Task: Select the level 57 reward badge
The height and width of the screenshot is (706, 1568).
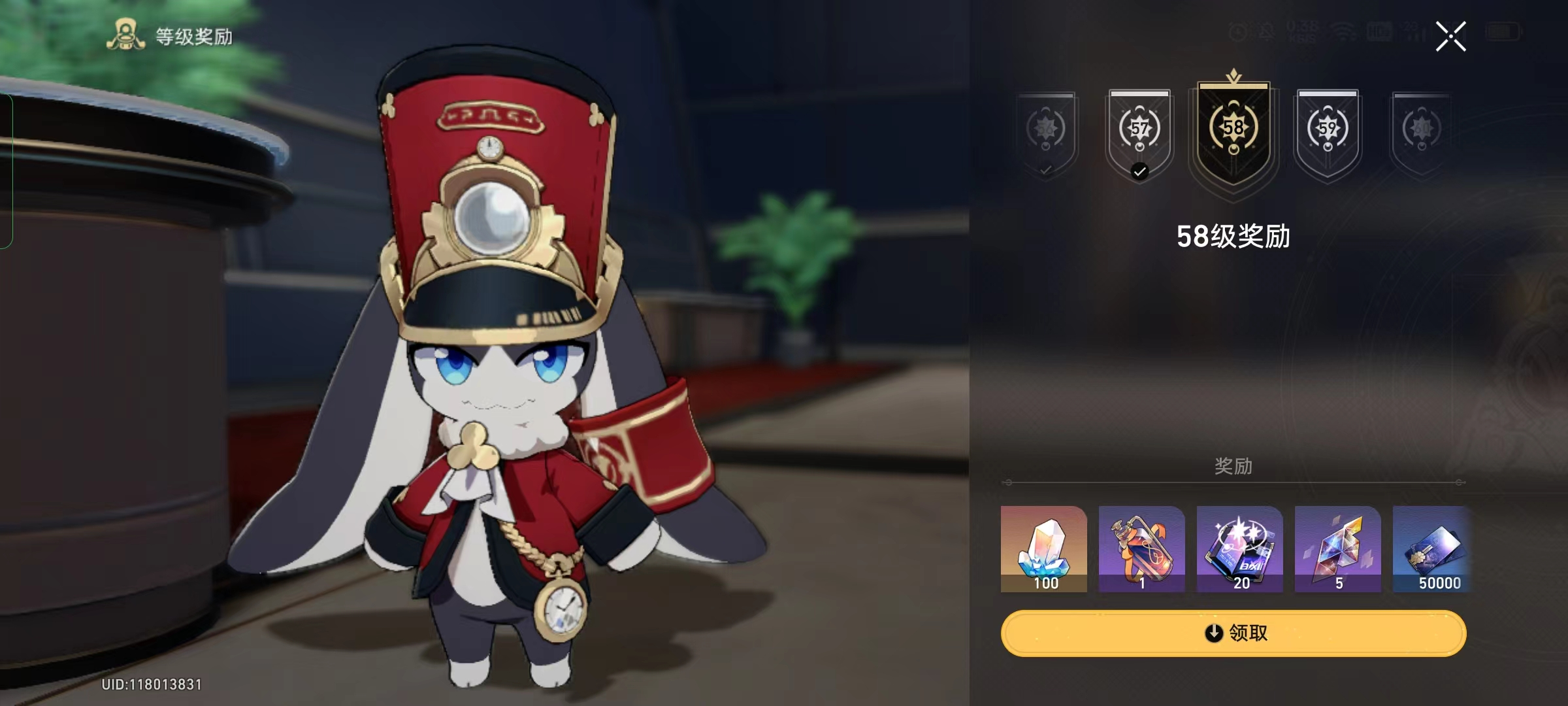Action: (x=1139, y=134)
